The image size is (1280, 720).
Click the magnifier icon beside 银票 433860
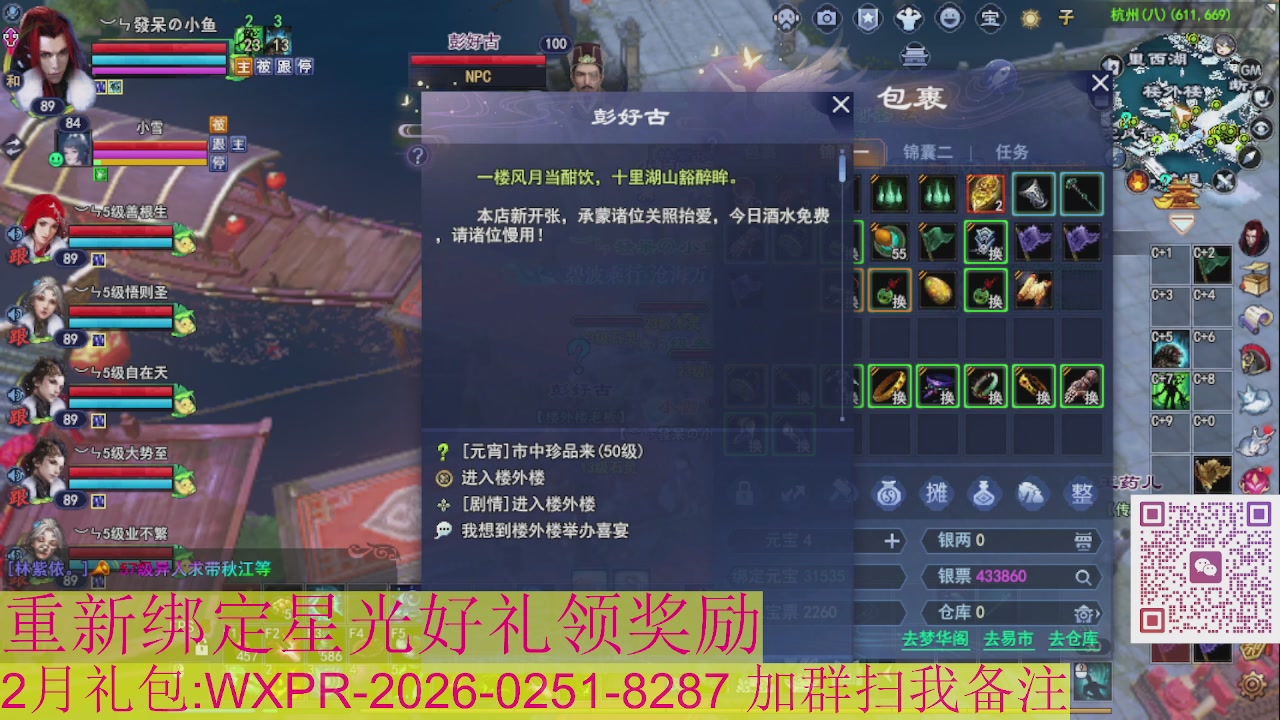1083,576
